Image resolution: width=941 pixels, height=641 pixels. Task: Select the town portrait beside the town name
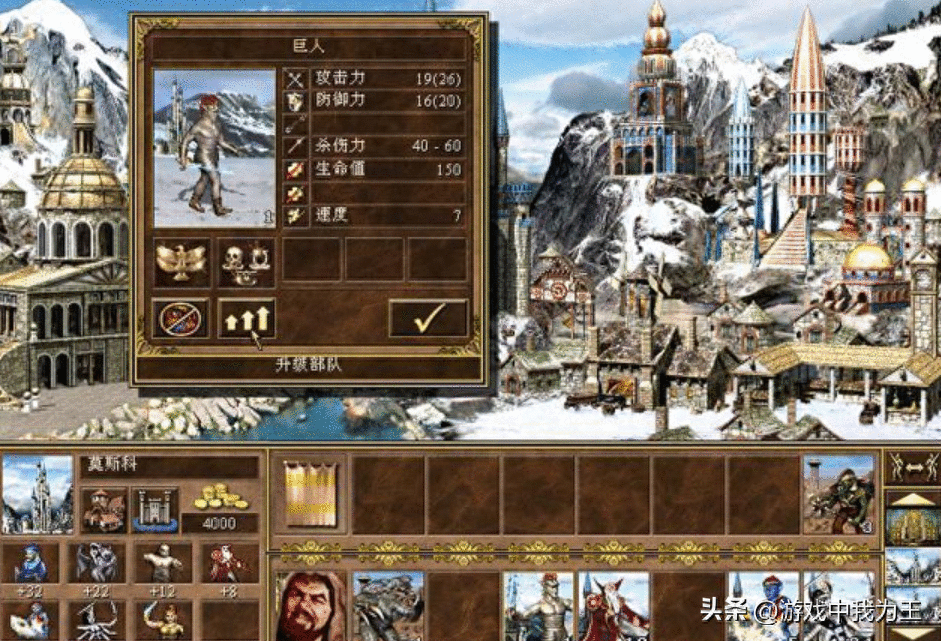pos(38,494)
